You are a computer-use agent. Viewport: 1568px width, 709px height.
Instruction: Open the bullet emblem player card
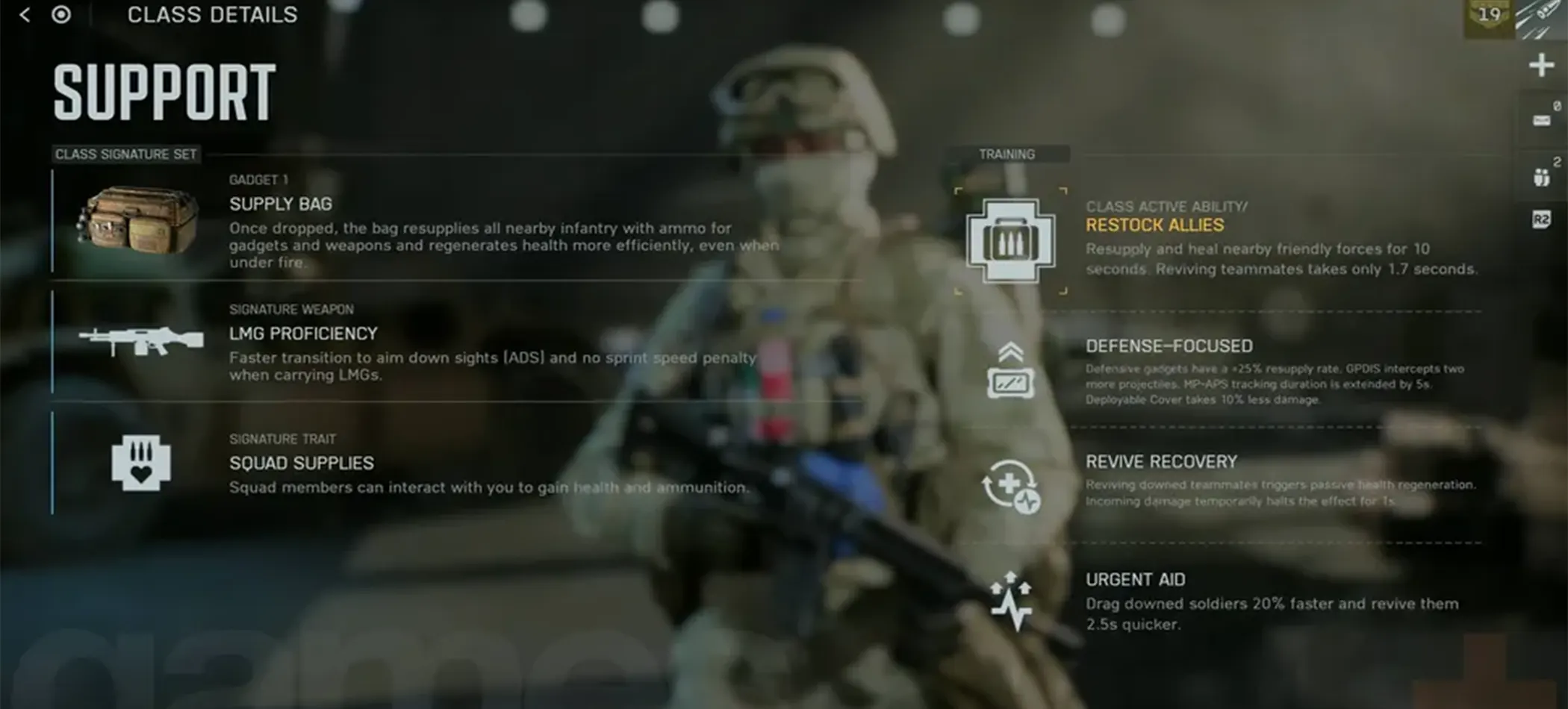[x=1544, y=18]
